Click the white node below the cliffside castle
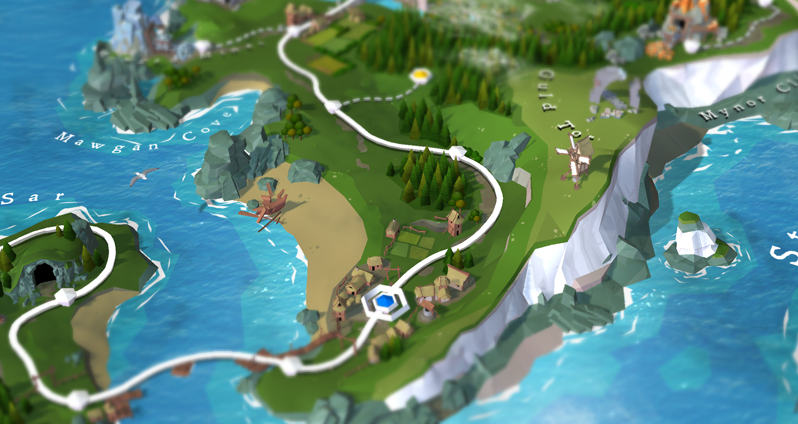Image resolution: width=798 pixels, height=424 pixels. coord(203,46)
